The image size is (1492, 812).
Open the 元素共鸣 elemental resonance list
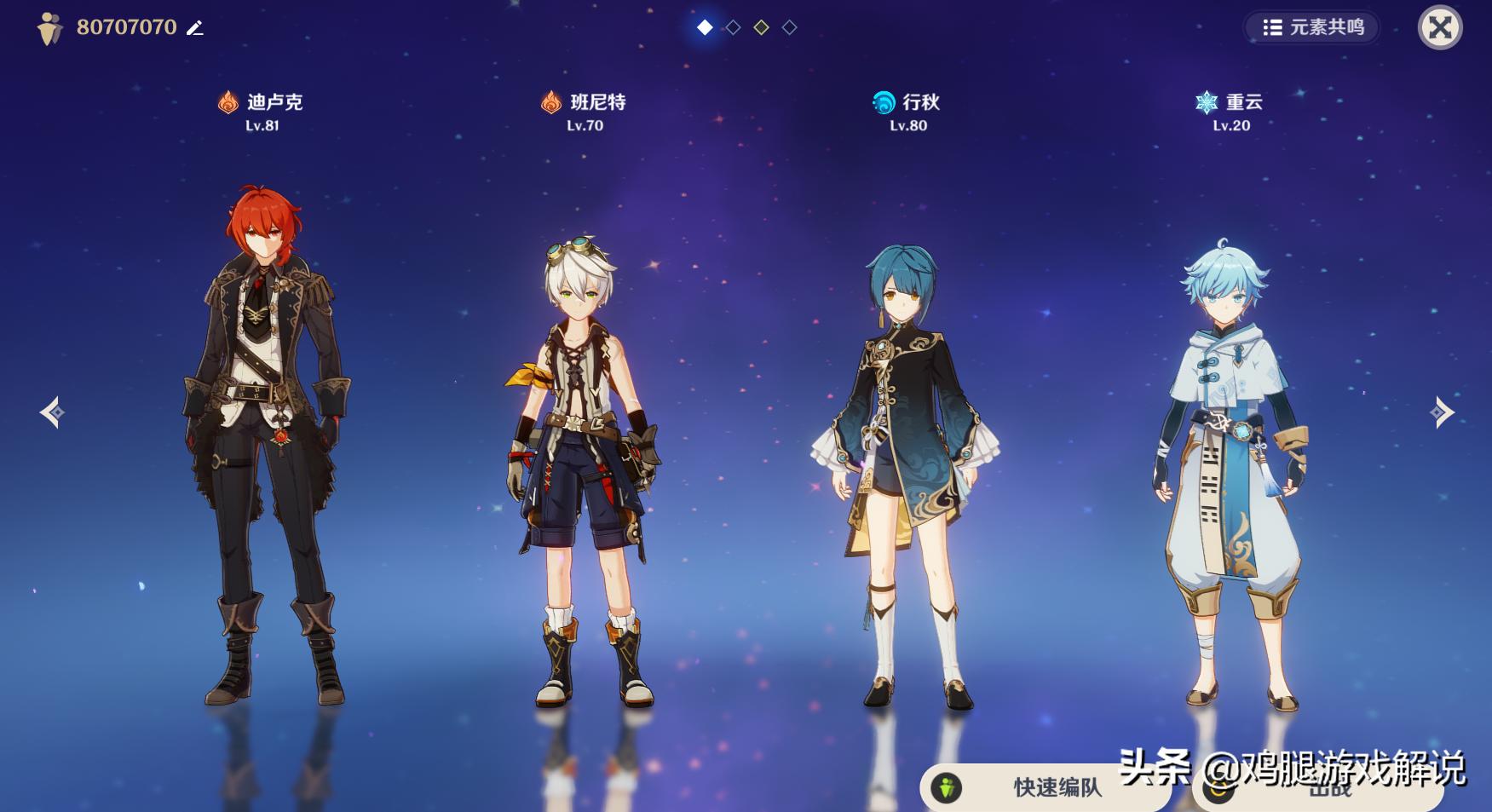coord(1313,27)
